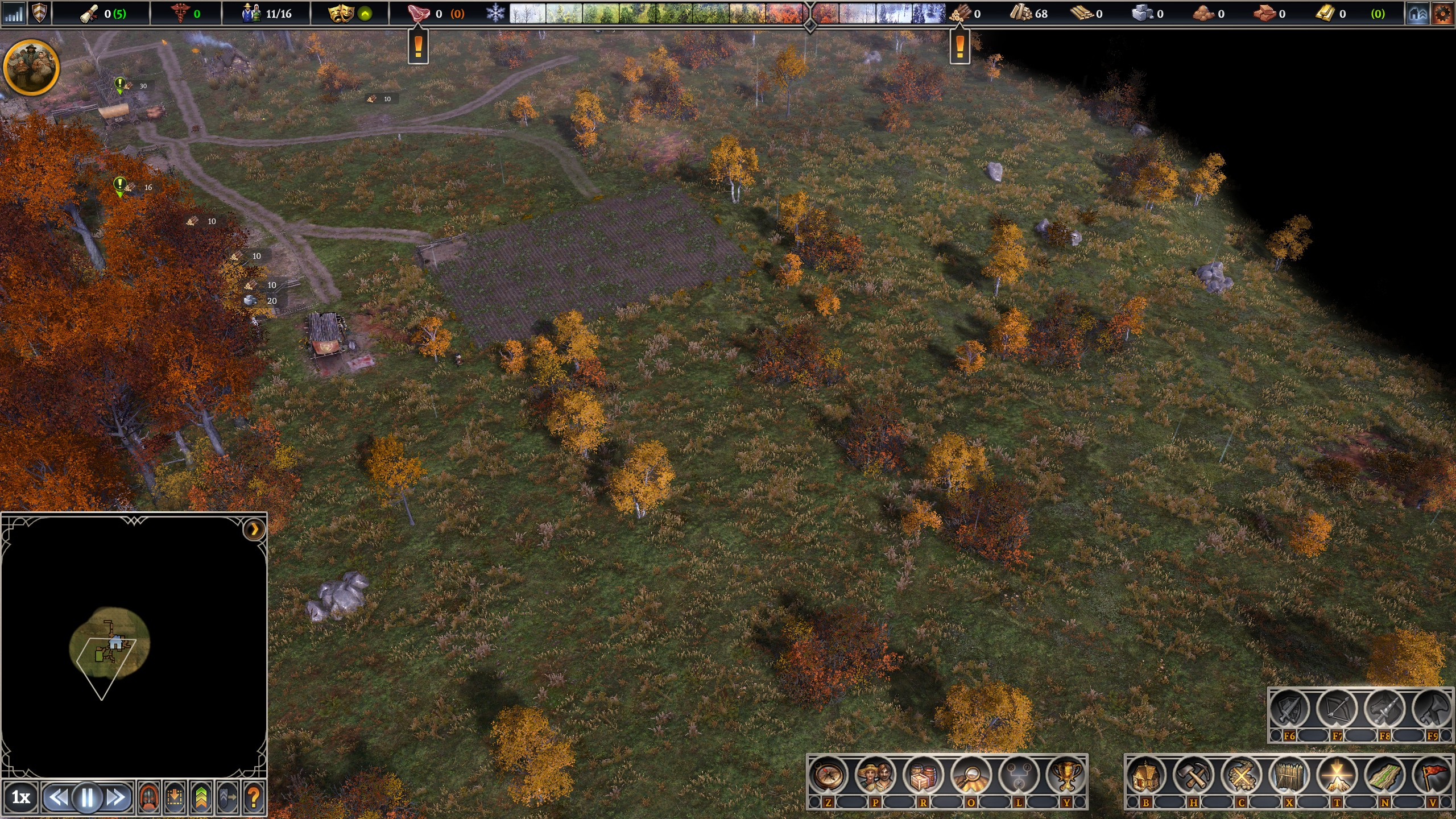Open help via the question mark button
The height and width of the screenshot is (819, 1456).
pyautogui.click(x=254, y=798)
